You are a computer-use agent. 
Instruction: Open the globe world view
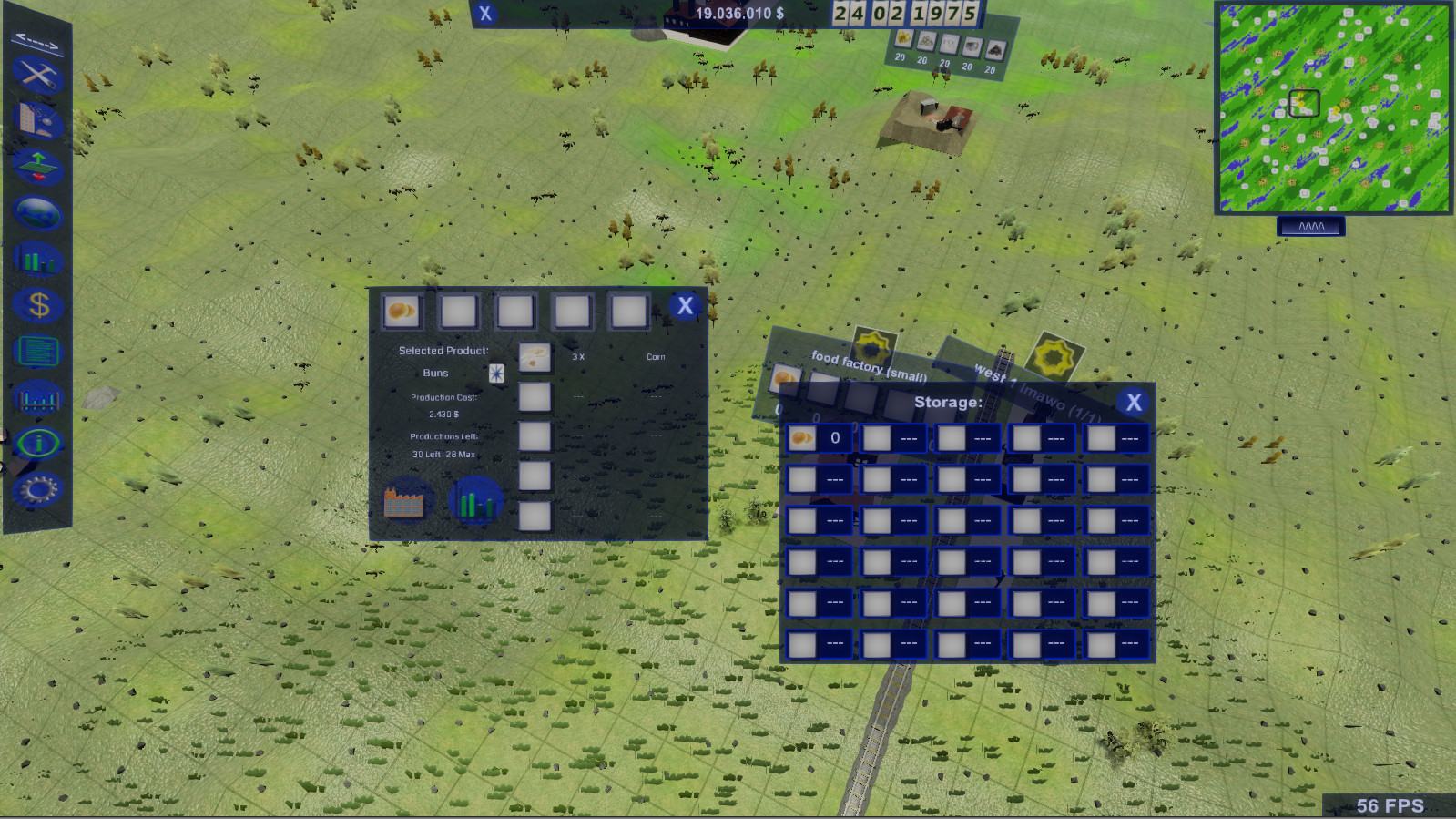coord(37,213)
